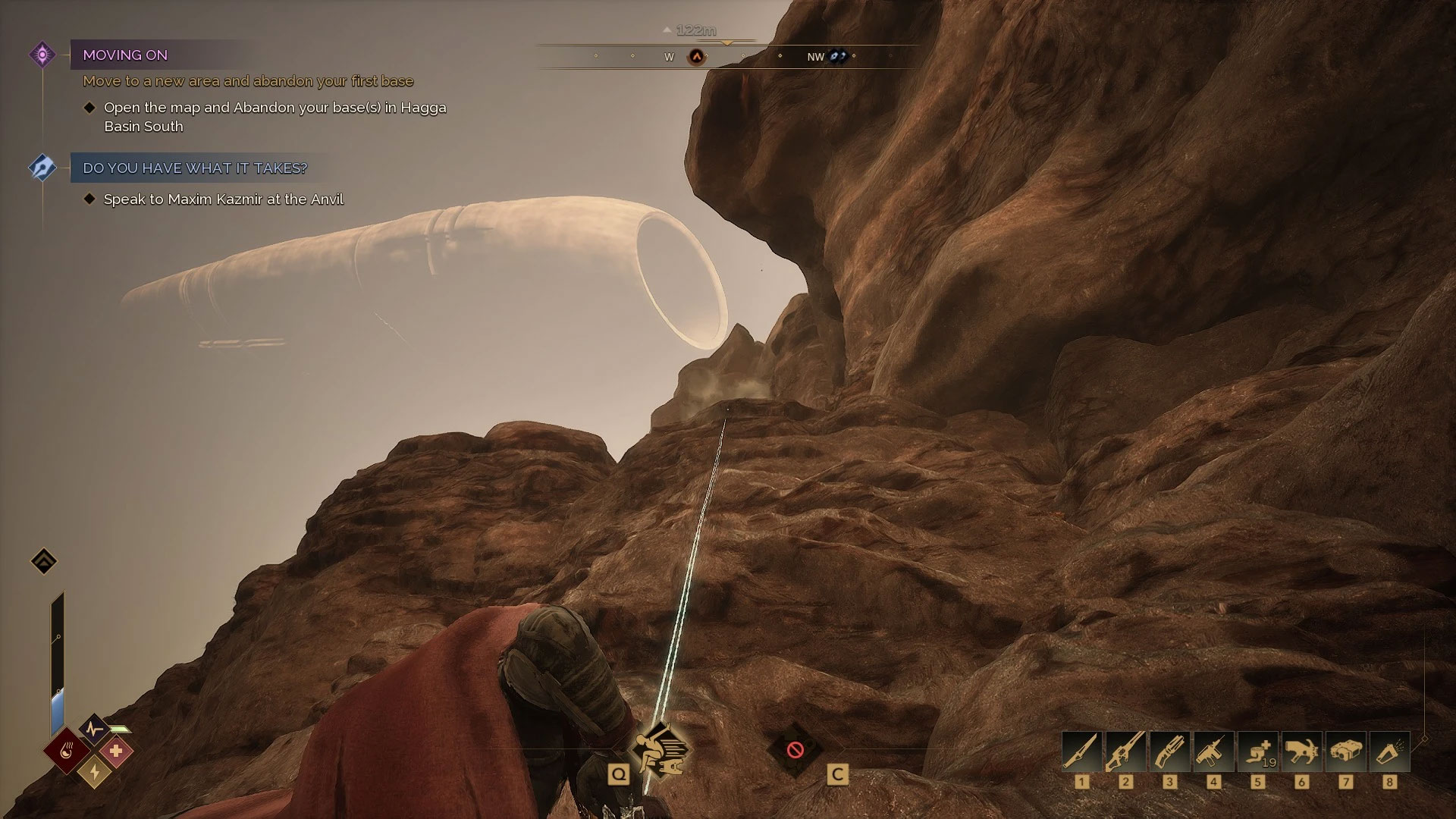
Task: Select the needle gun in hotbar slot 4
Action: (x=1213, y=752)
